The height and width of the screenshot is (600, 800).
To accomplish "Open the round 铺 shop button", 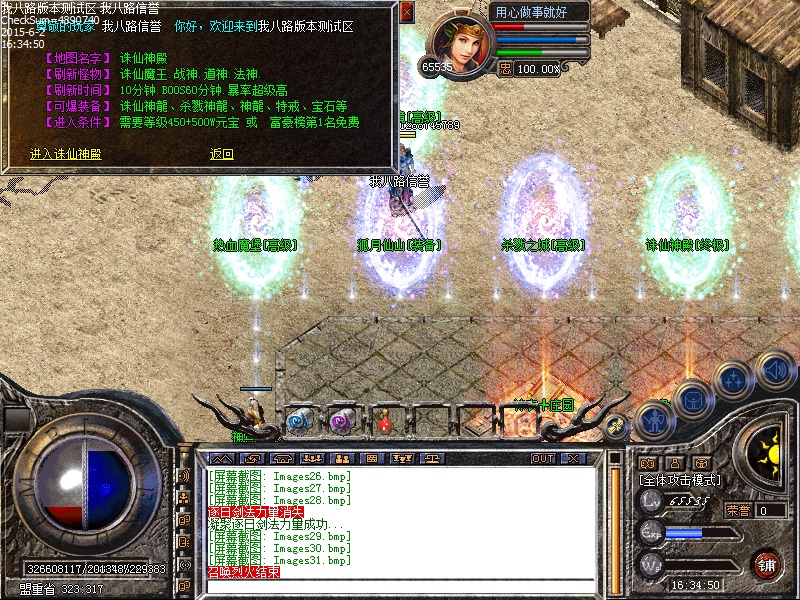I will point(767,564).
